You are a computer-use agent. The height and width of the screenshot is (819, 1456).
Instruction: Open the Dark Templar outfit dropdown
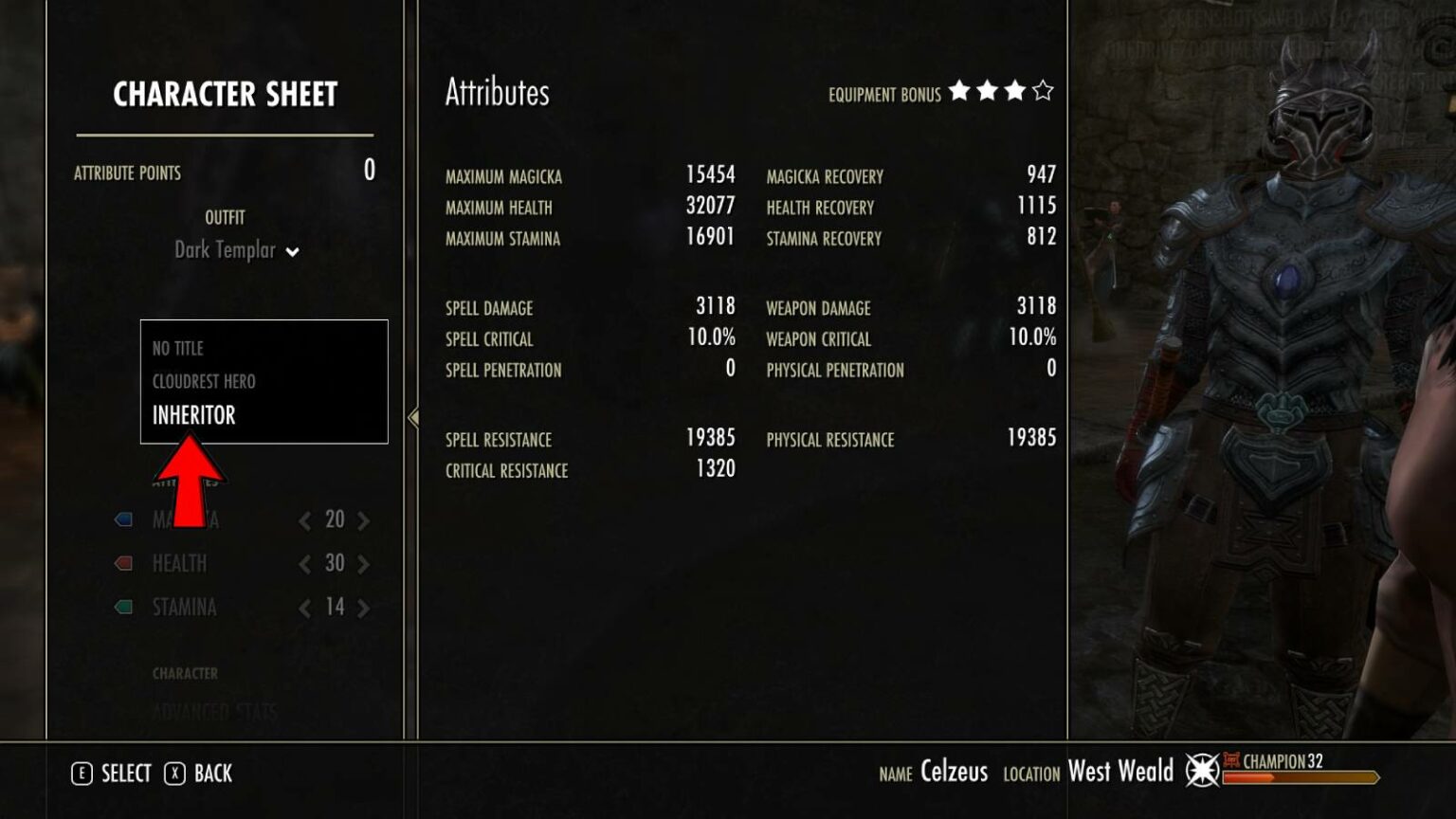tap(235, 251)
